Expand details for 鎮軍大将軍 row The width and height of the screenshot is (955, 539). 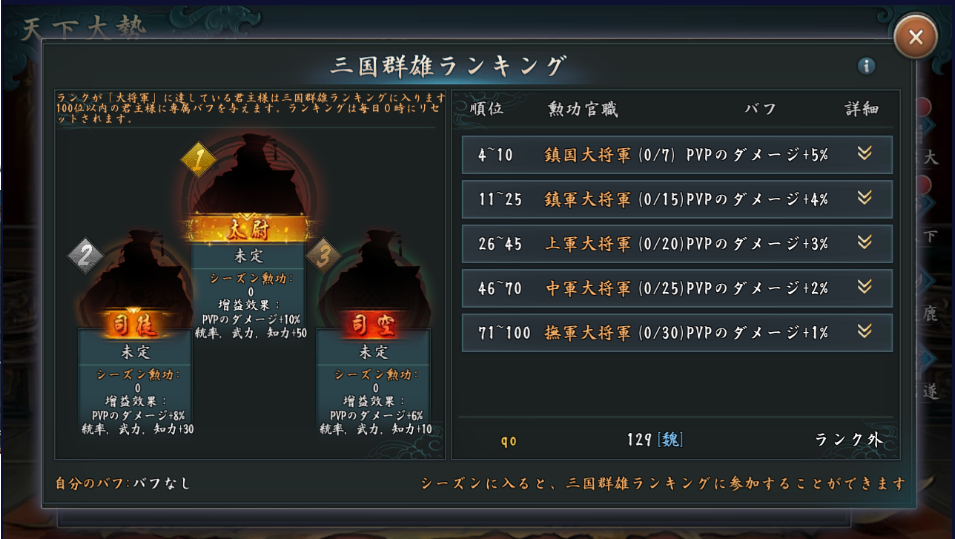(x=865, y=198)
